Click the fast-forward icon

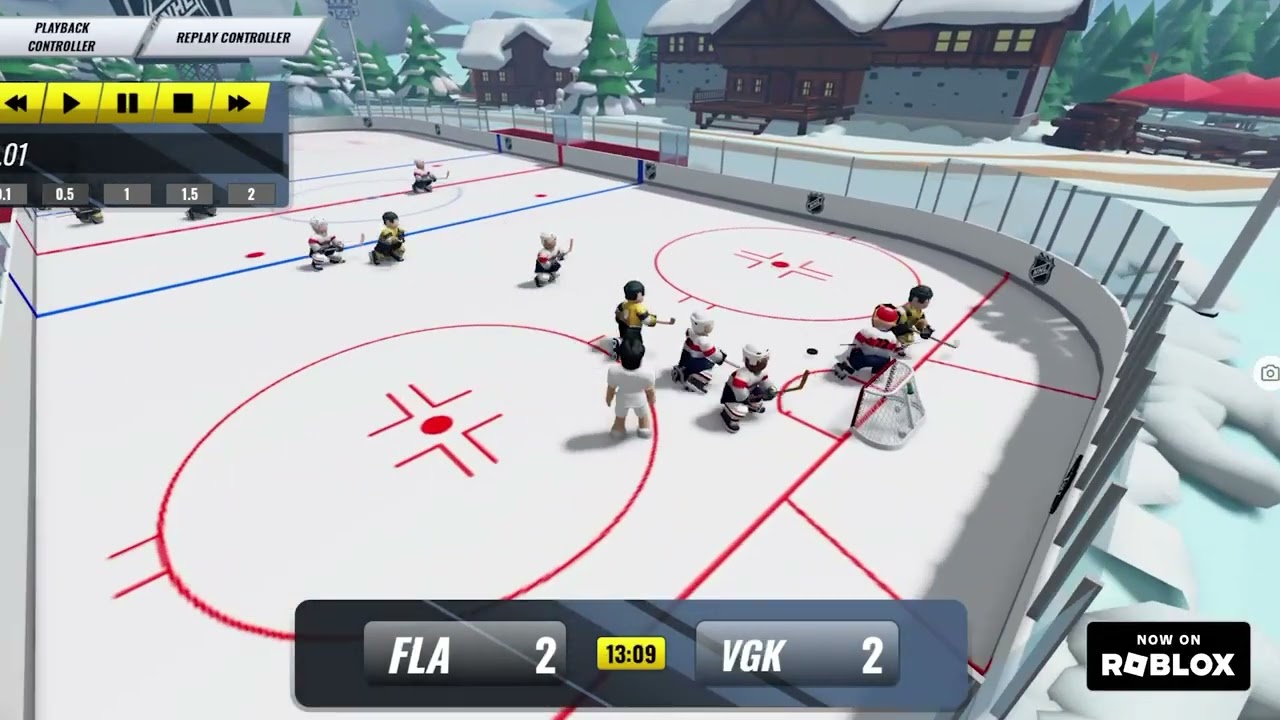pyautogui.click(x=238, y=103)
